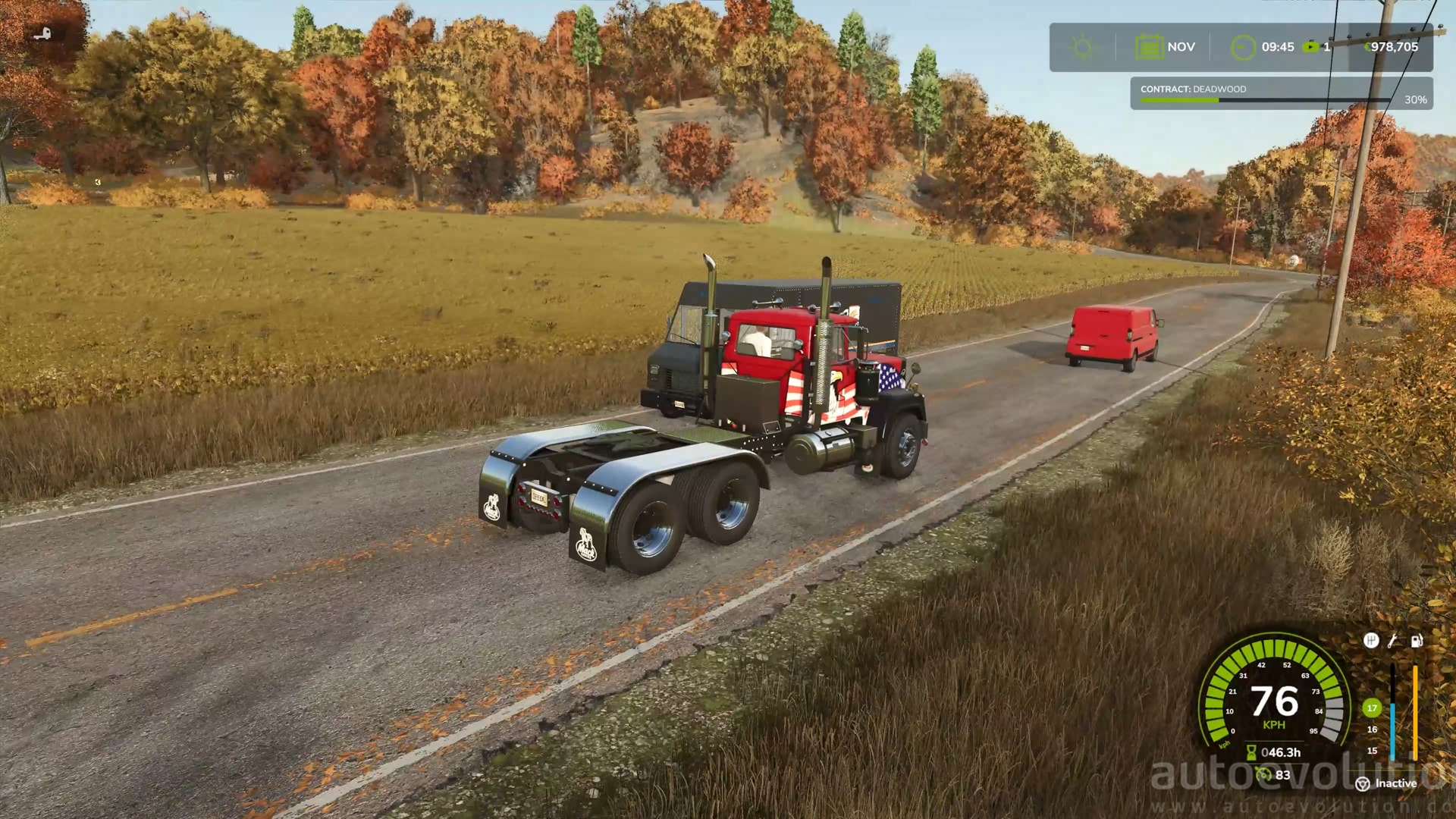Click the sun weather icon
This screenshot has width=1456, height=819.
pyautogui.click(x=1082, y=48)
